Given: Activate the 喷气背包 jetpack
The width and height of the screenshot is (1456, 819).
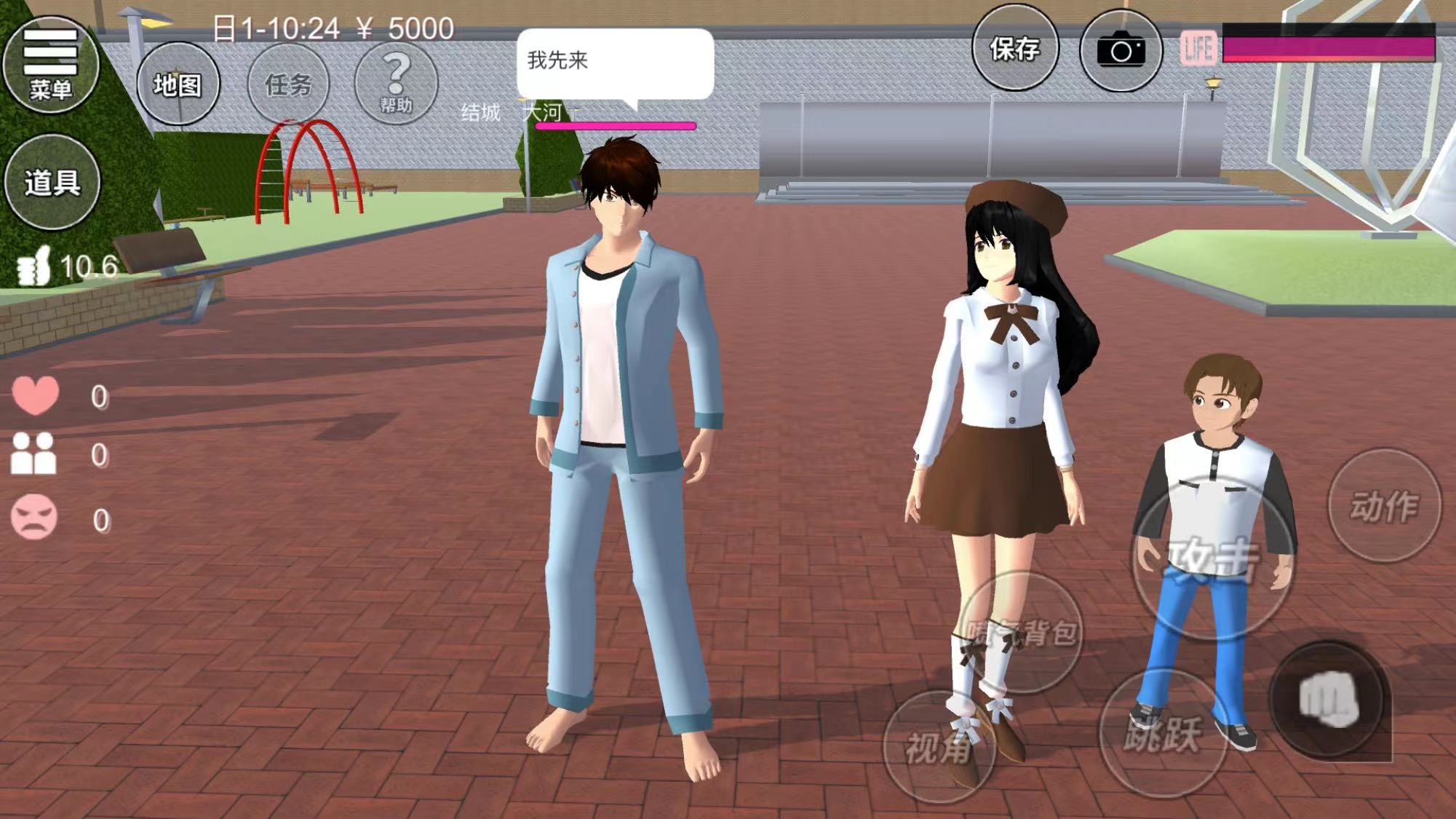Looking at the screenshot, I should tap(1022, 632).
